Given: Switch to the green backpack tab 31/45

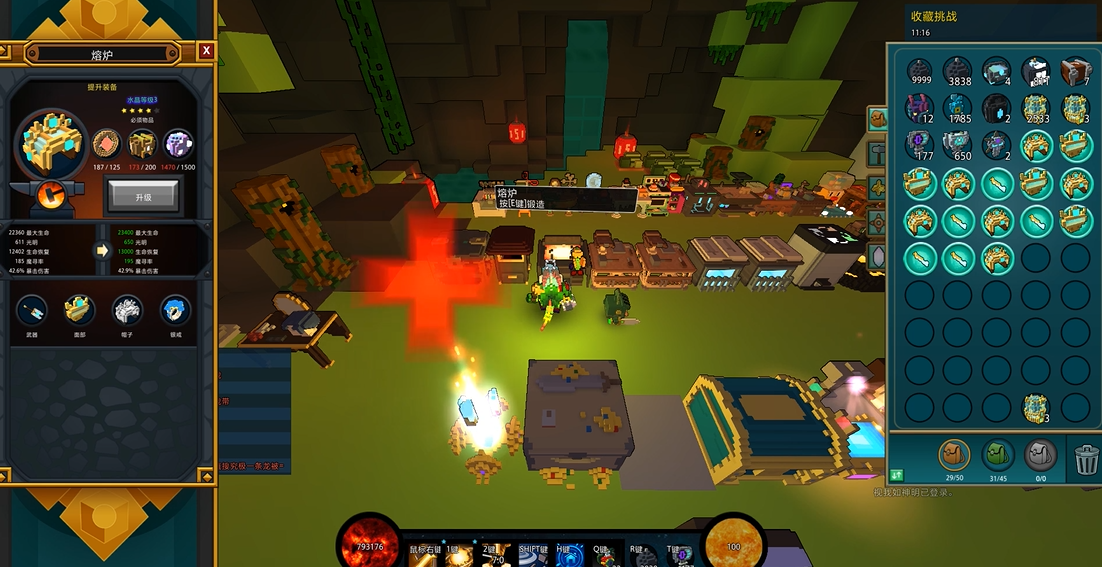Looking at the screenshot, I should (998, 456).
